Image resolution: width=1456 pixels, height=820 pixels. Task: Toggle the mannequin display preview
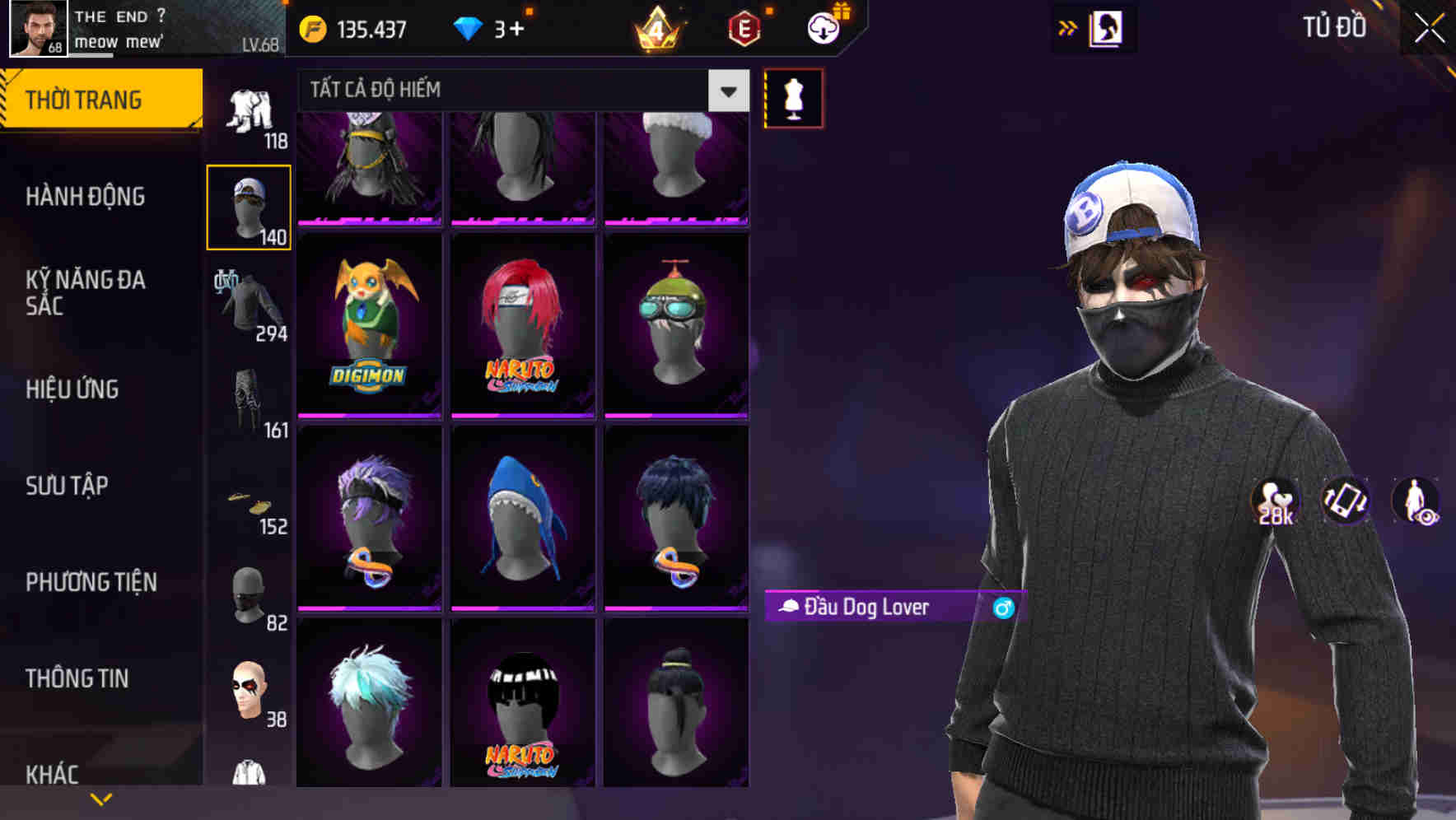click(x=793, y=97)
